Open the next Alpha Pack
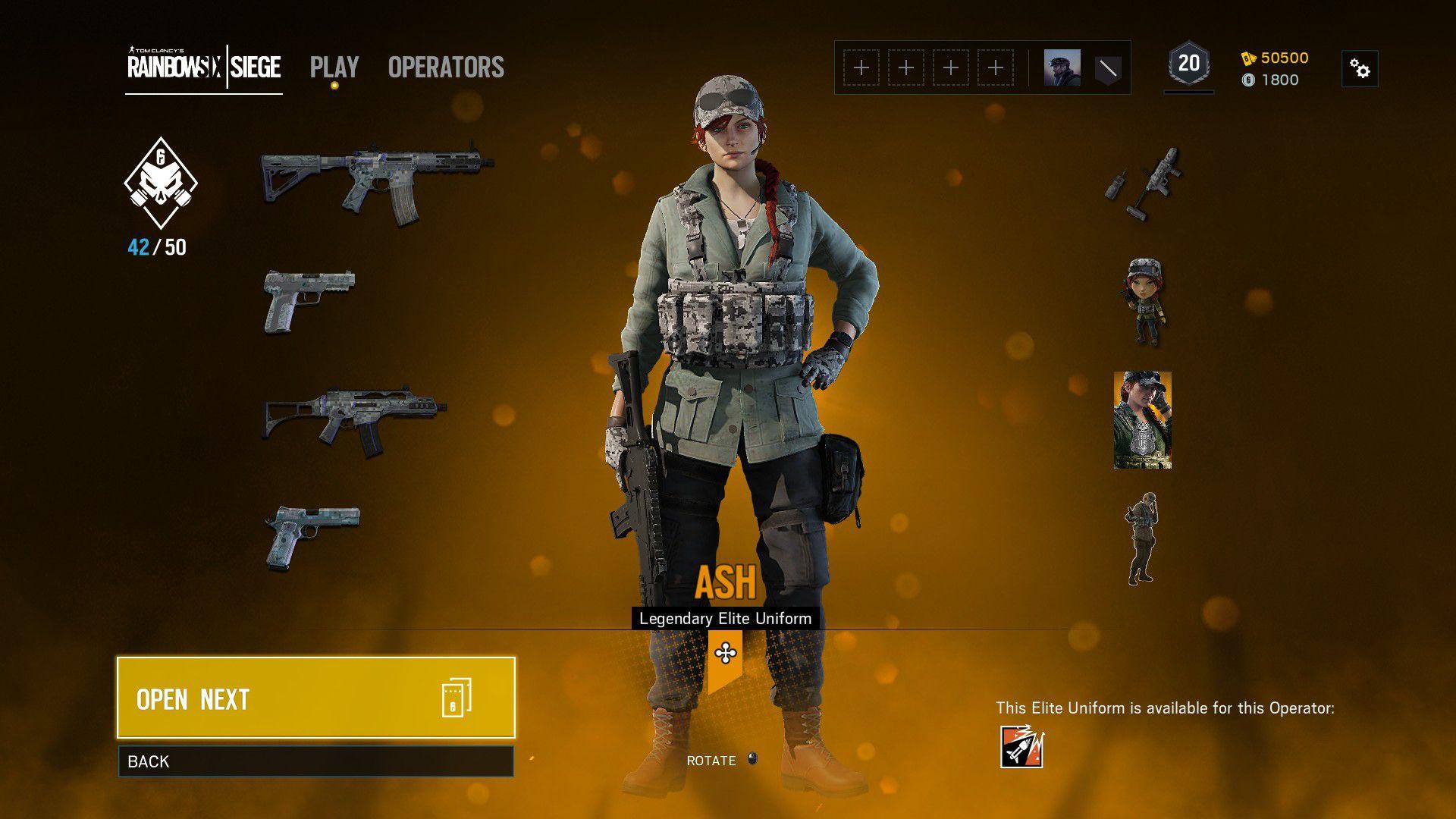Image resolution: width=1456 pixels, height=819 pixels. pos(315,698)
